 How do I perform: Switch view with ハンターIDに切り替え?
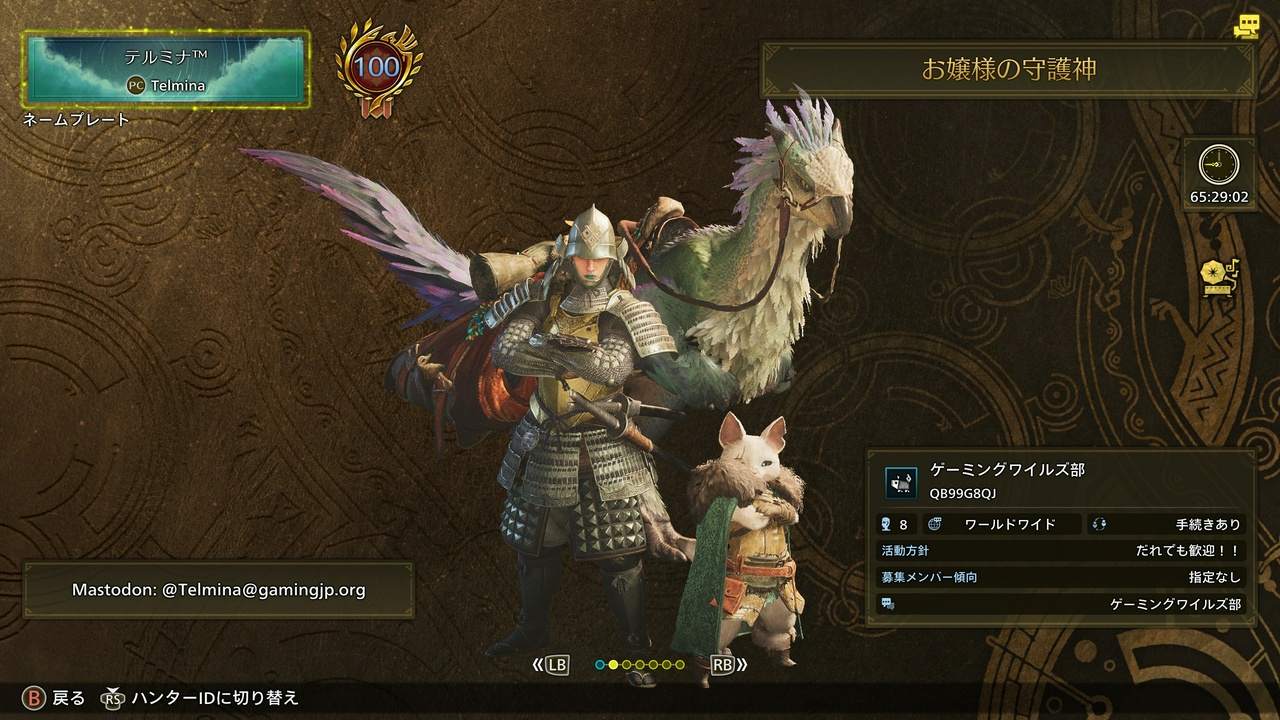click(201, 698)
